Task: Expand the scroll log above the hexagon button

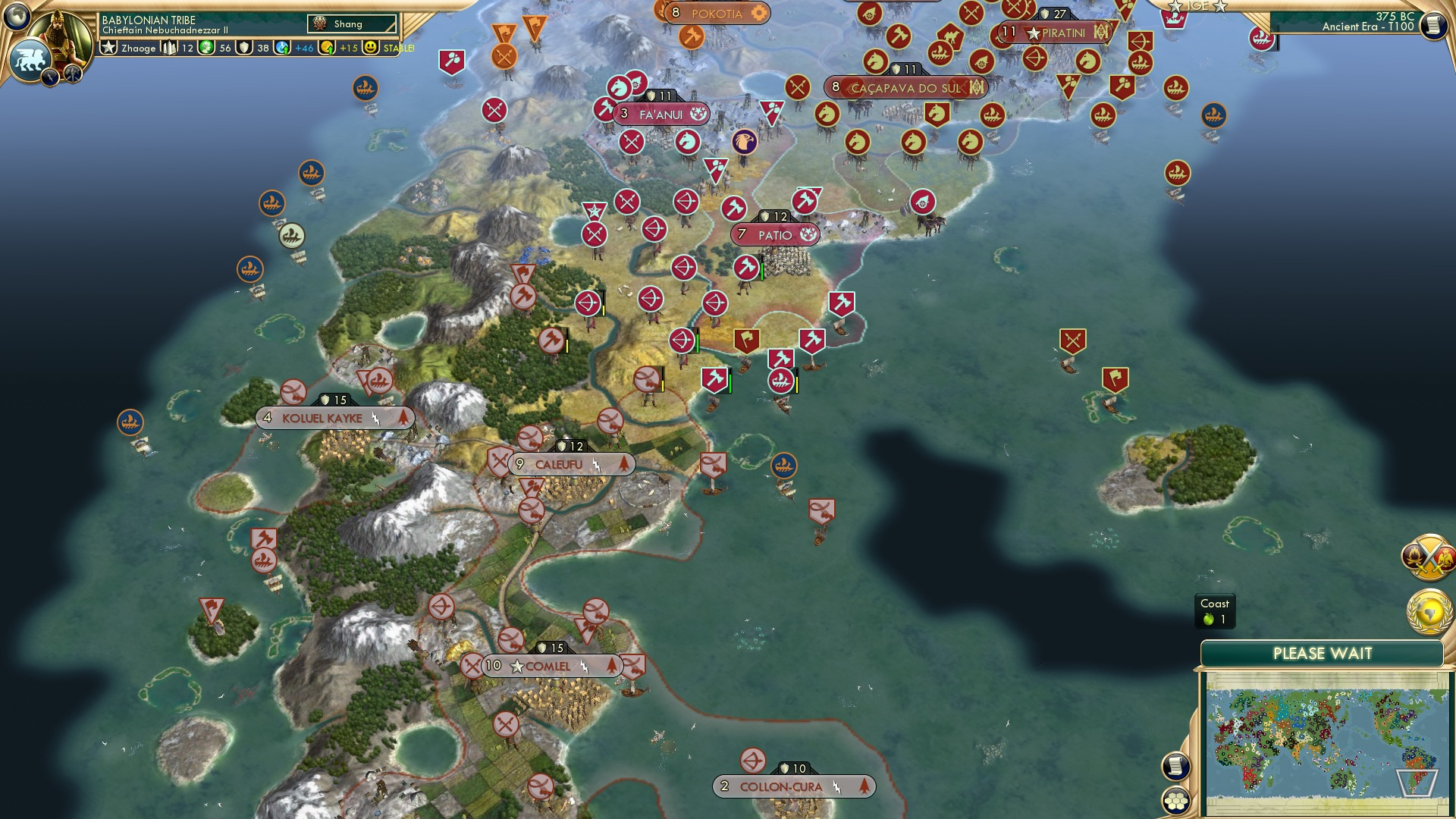Action: [1175, 766]
